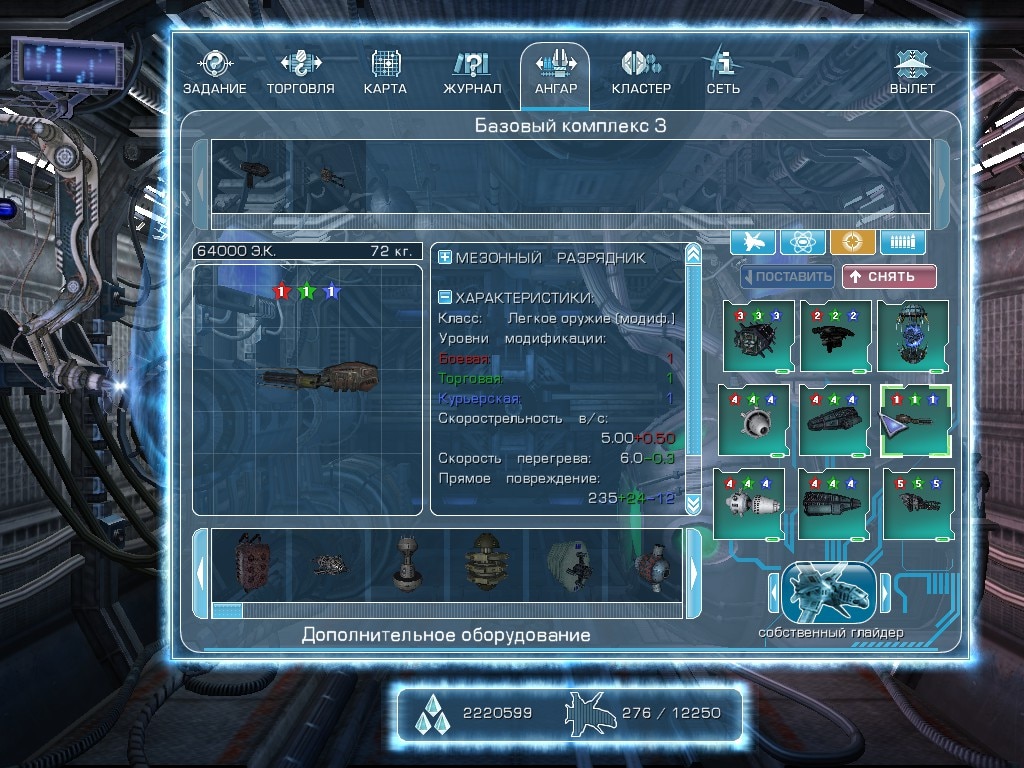Image resolution: width=1024 pixels, height=768 pixels.
Task: Choose the orange target category filter
Action: (852, 241)
